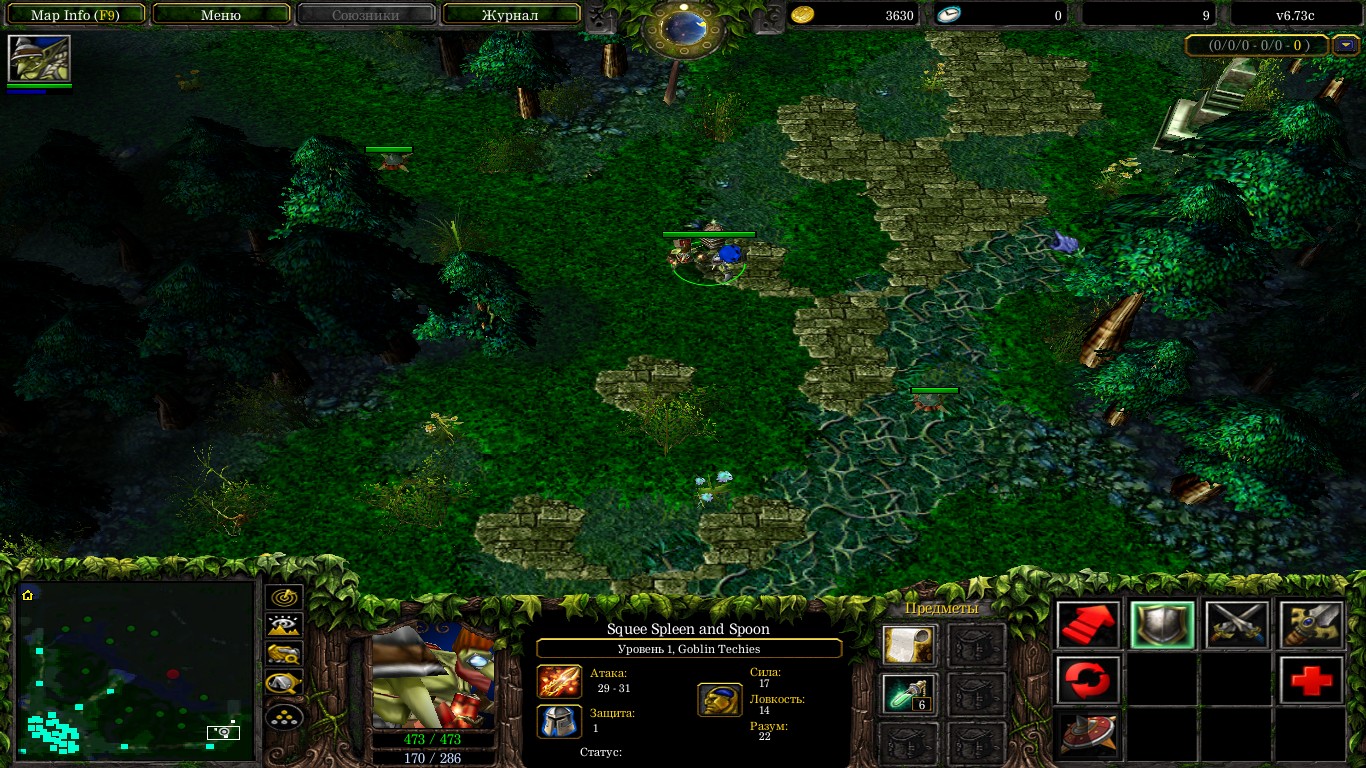The width and height of the screenshot is (1366, 768).
Task: Select the red circular arrows patrol command
Action: pos(1087,681)
